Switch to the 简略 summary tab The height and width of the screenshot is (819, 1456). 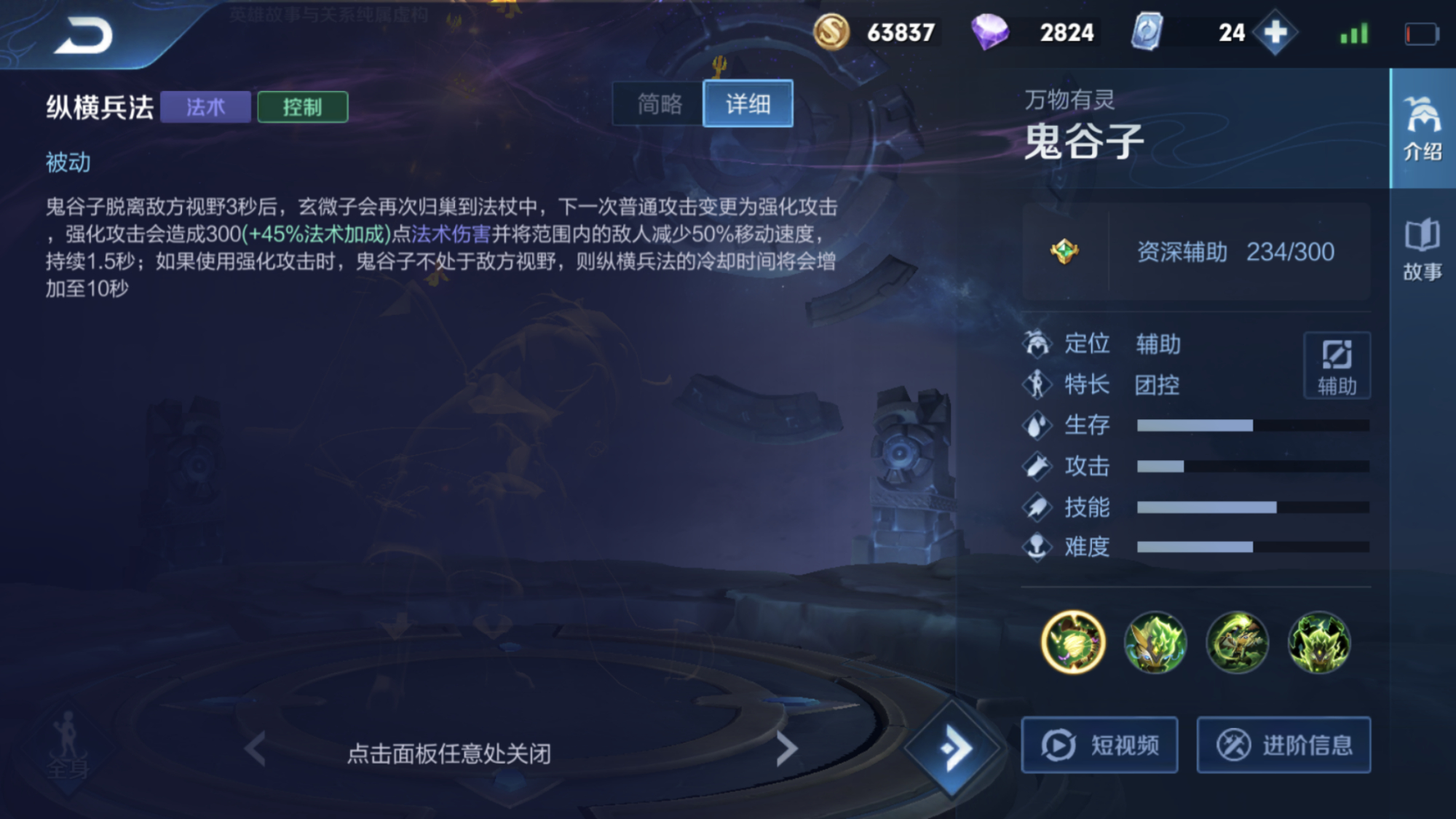(x=656, y=104)
